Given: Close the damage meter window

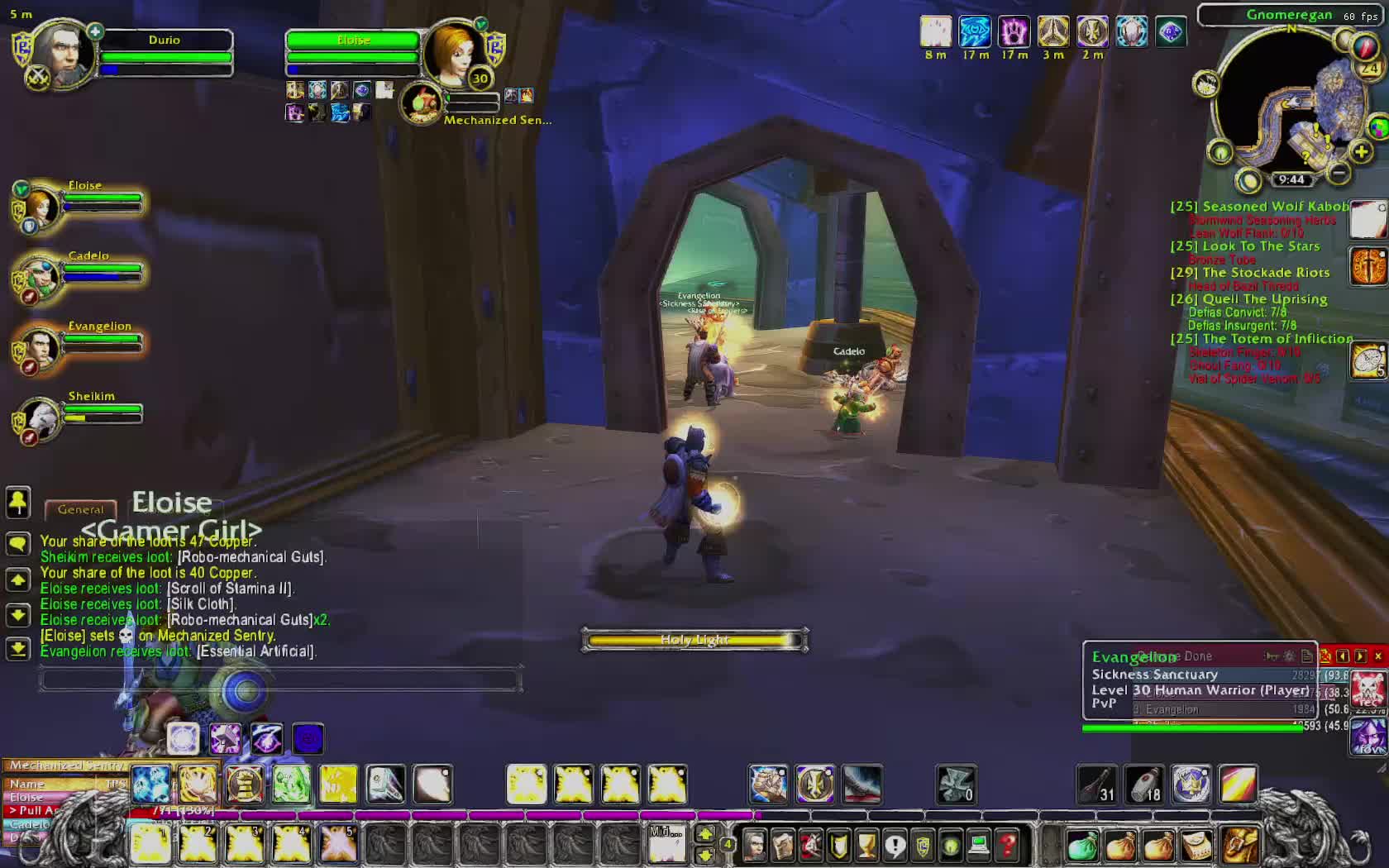Looking at the screenshot, I should [x=1377, y=656].
